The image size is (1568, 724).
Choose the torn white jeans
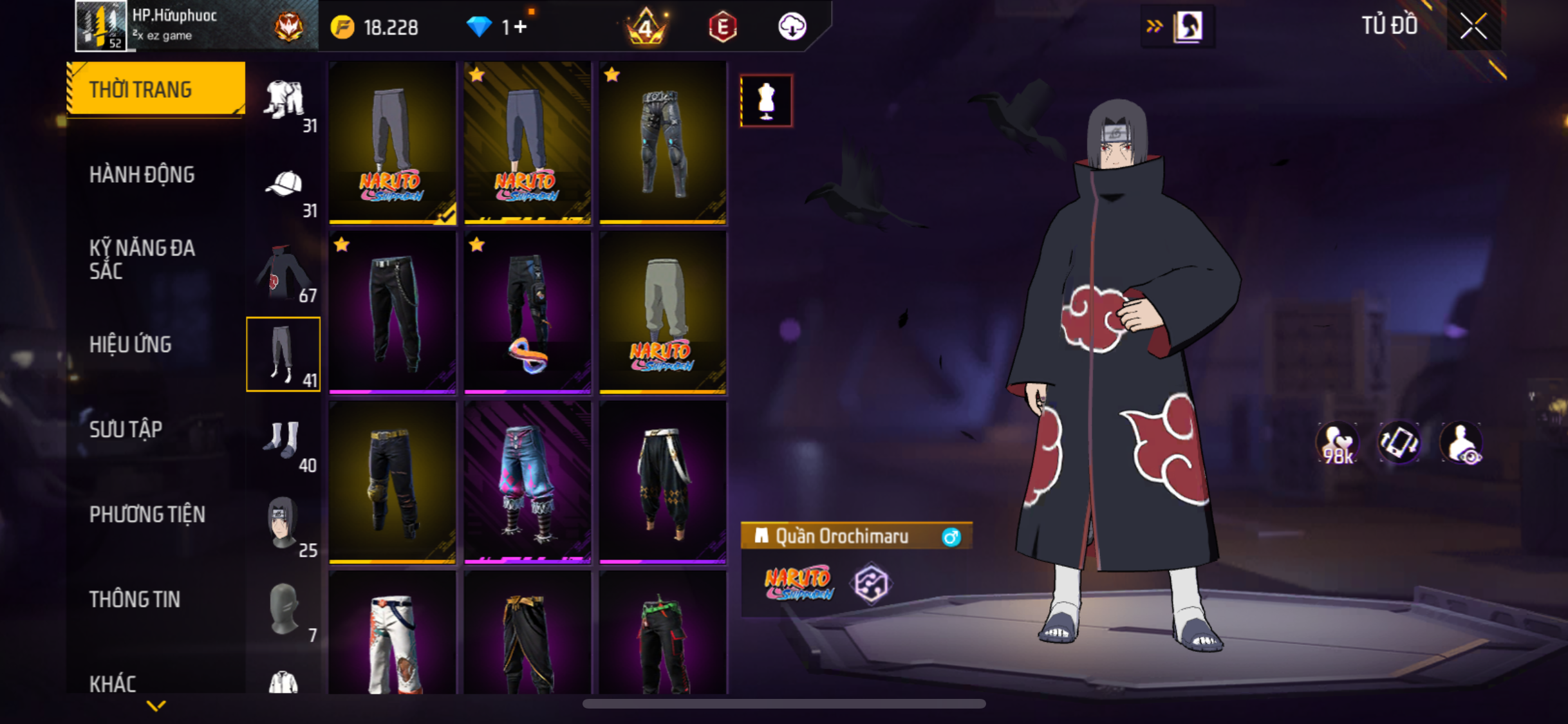tap(393, 634)
